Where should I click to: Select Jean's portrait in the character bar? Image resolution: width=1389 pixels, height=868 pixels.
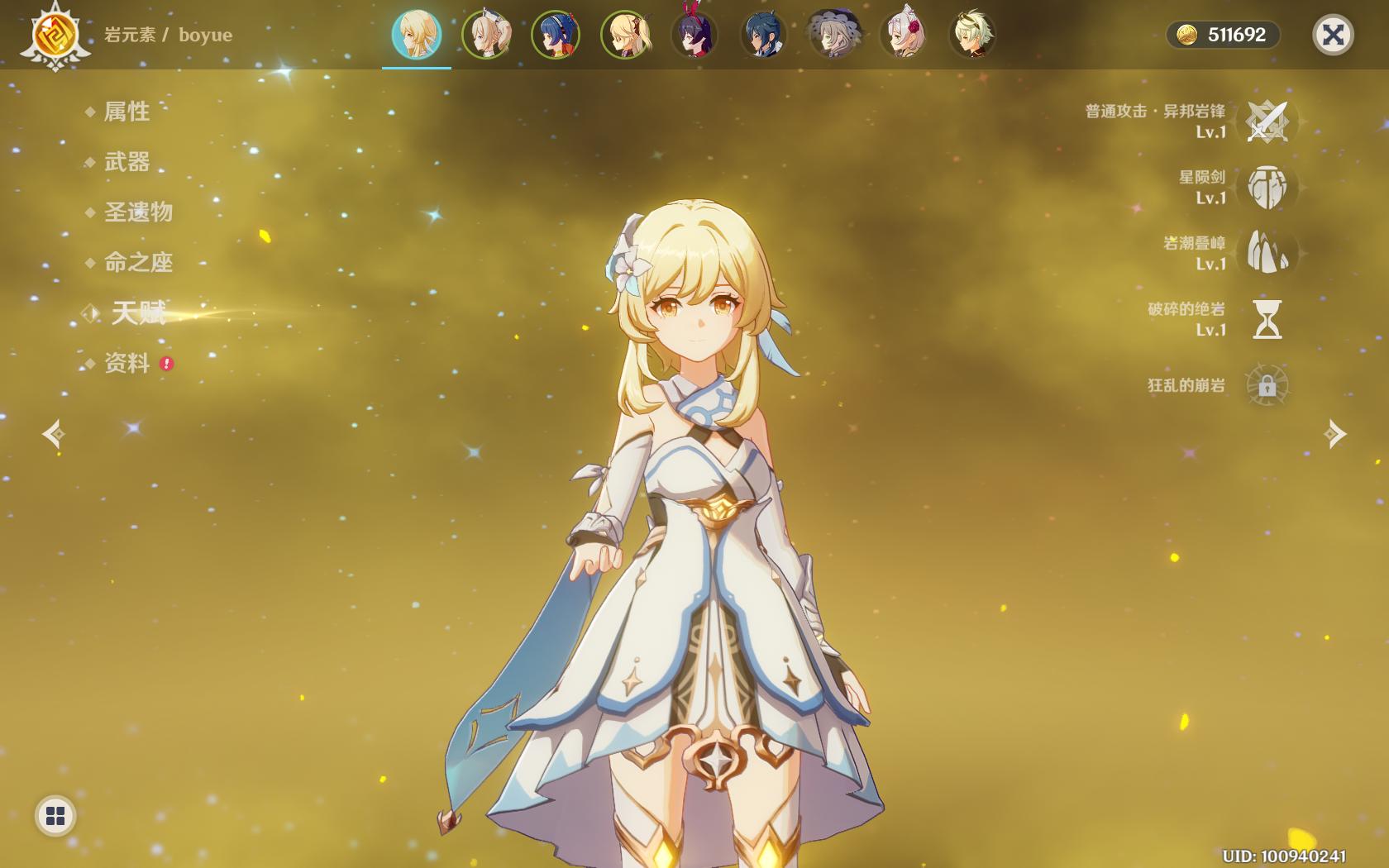[x=486, y=35]
